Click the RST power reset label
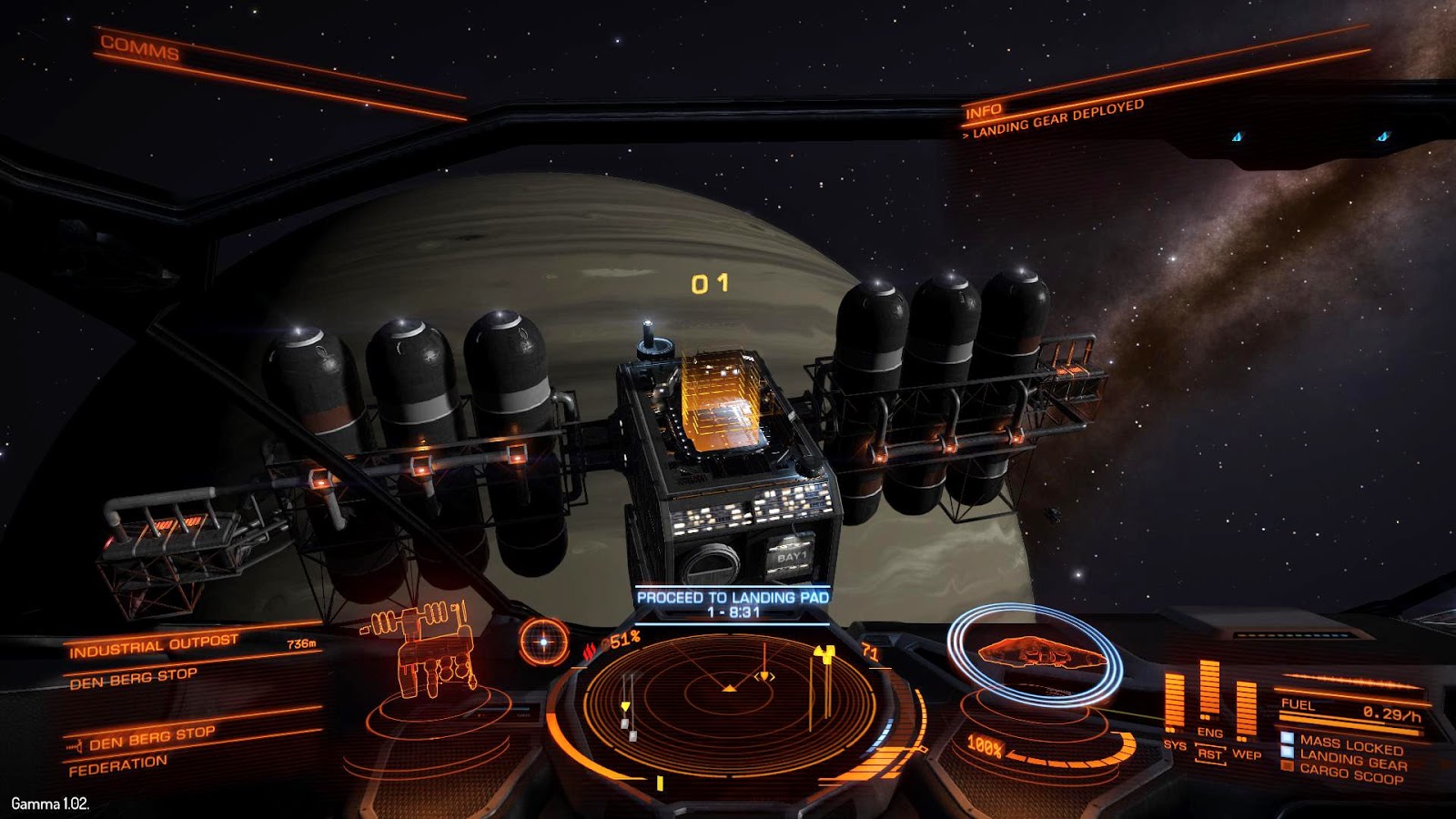 click(x=1209, y=754)
